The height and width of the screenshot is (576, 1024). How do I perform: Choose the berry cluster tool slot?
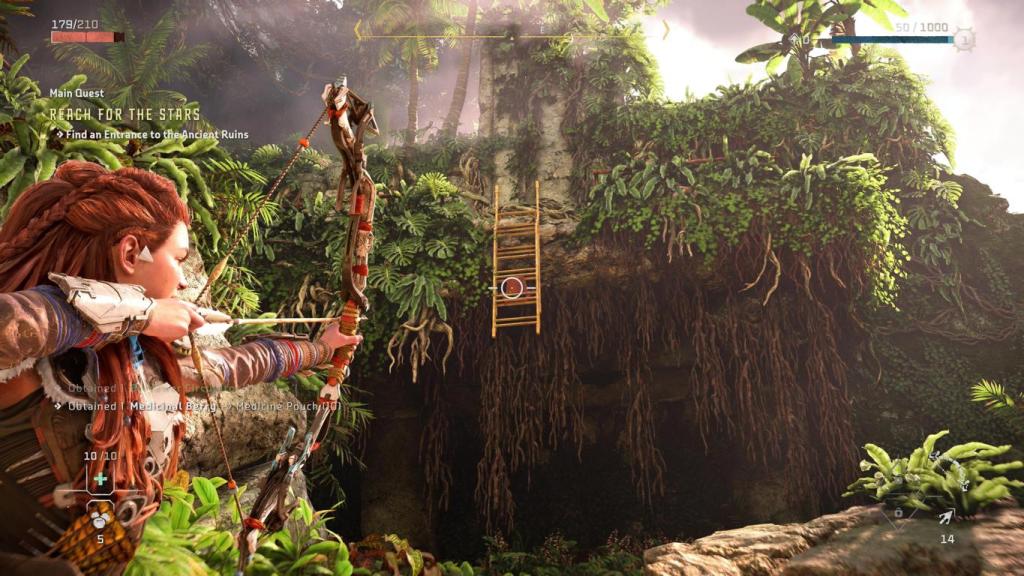(100, 519)
